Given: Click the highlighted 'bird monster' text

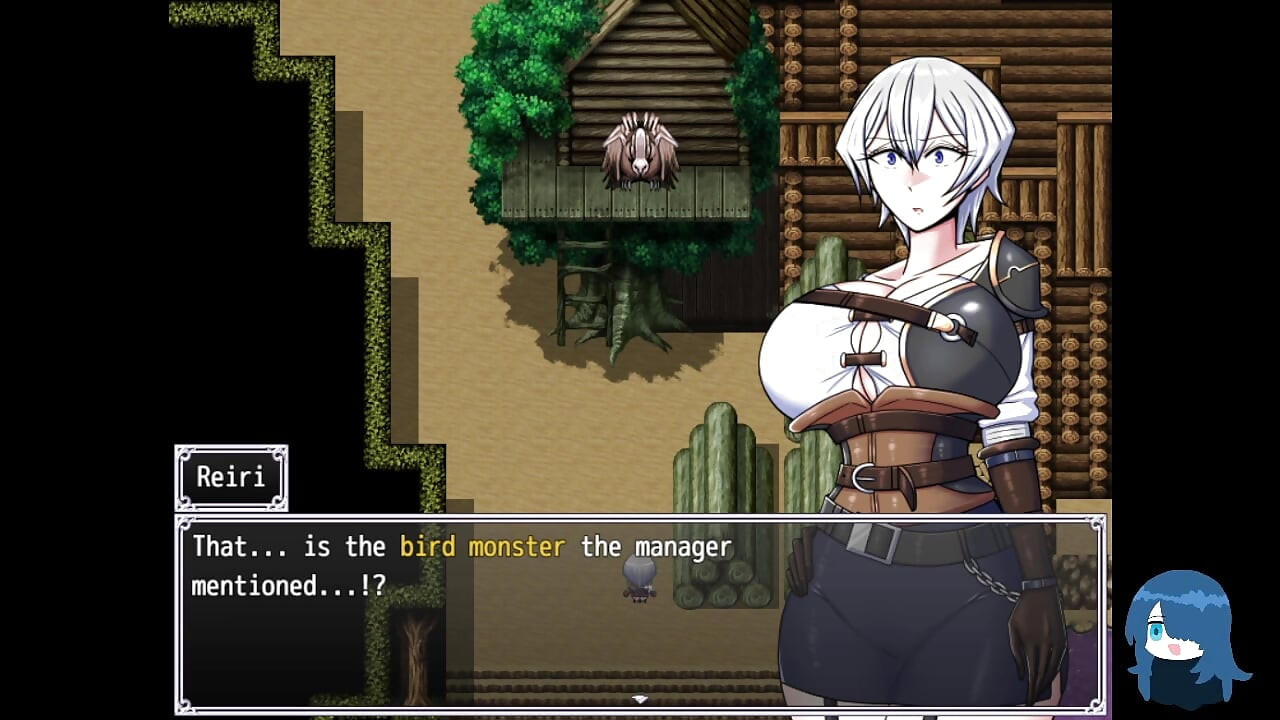Looking at the screenshot, I should [481, 547].
